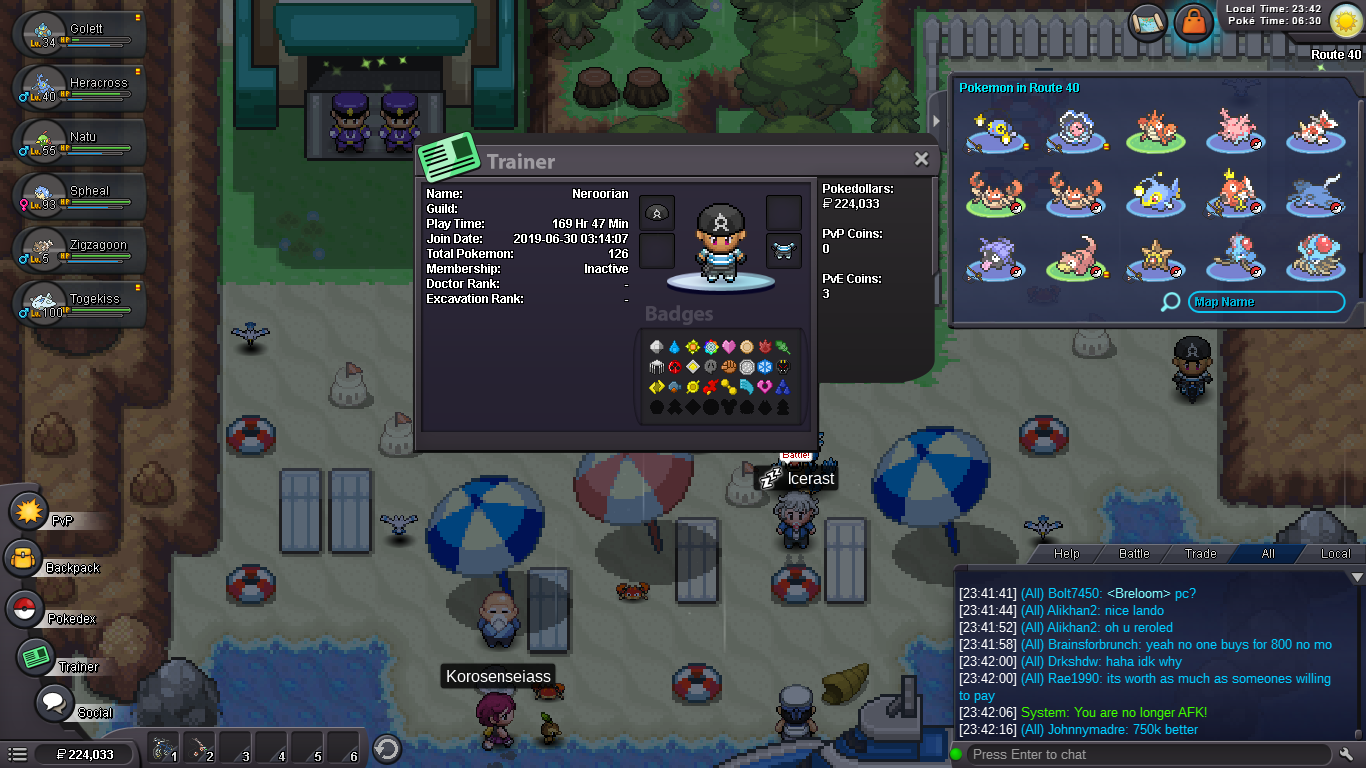Open the hamburger main menu
Viewport: 1366px width, 768px height.
pos(17,754)
